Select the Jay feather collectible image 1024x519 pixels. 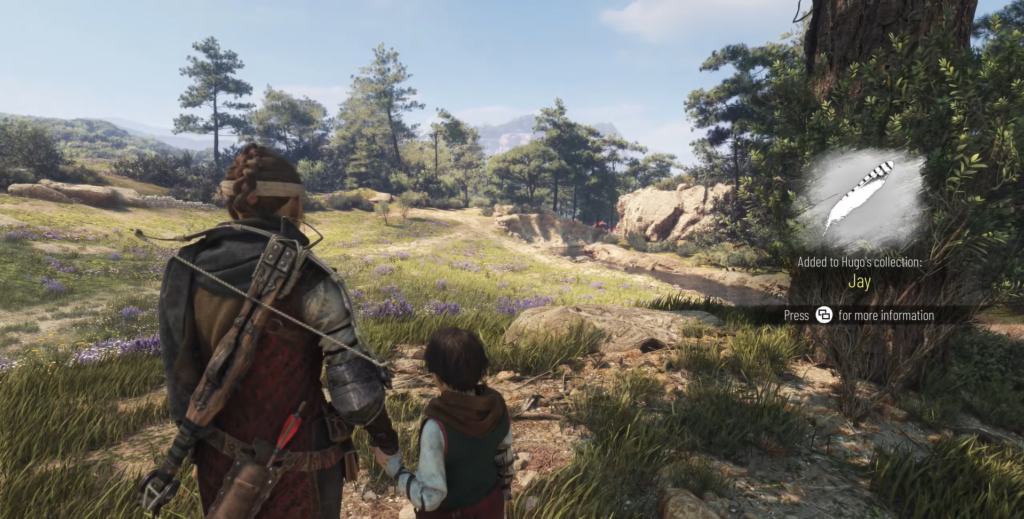click(x=857, y=198)
